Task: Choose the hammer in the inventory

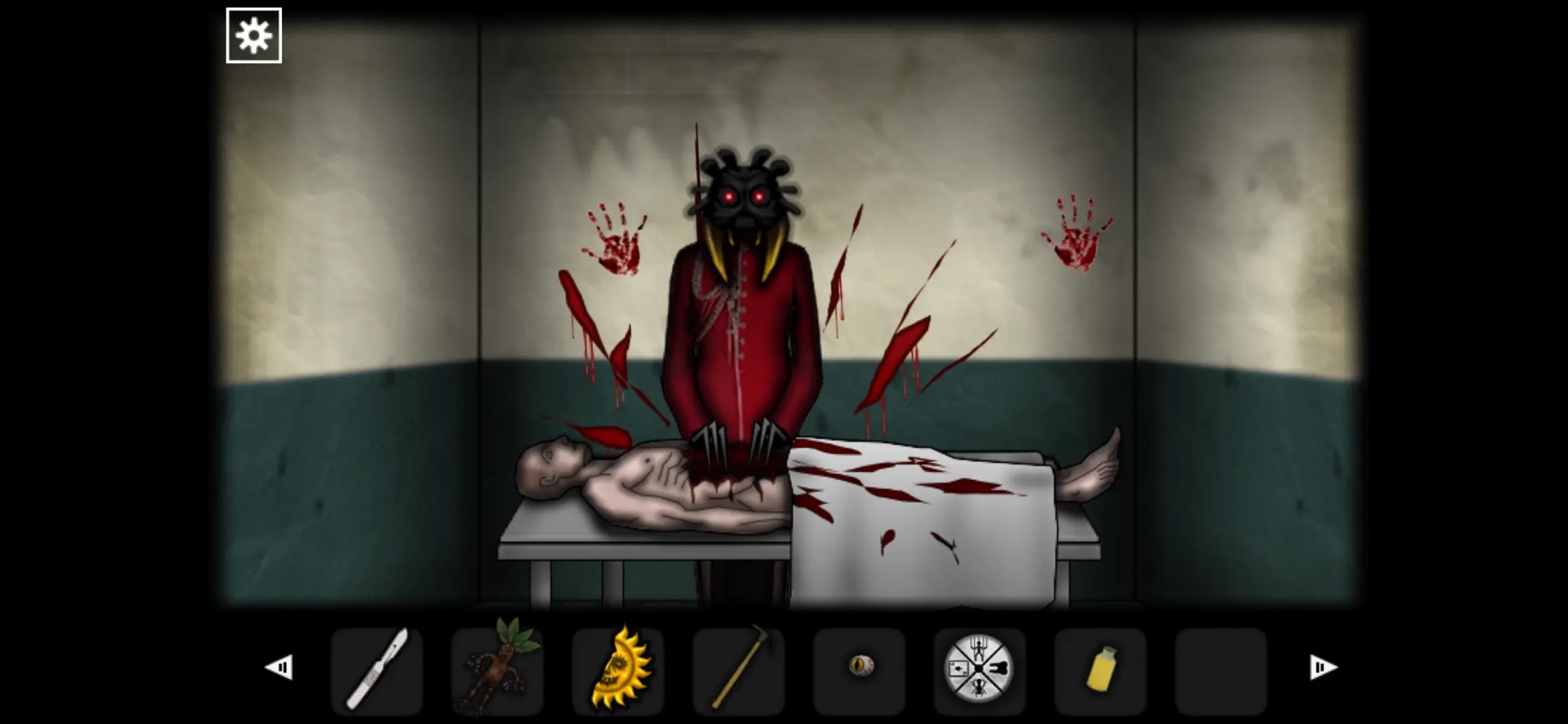Action: [738, 670]
